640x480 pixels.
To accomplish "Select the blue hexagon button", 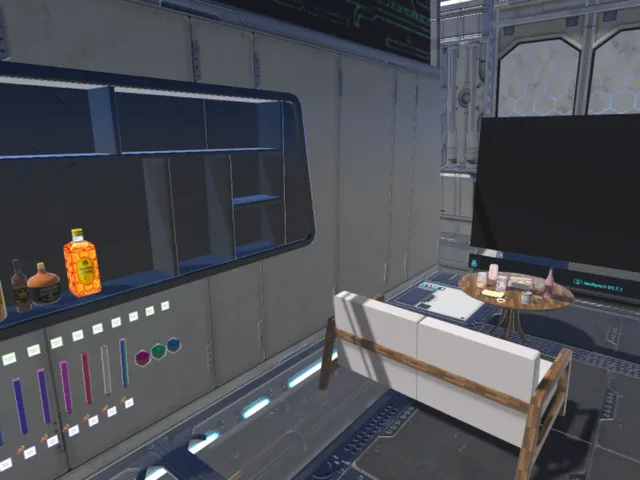I will [x=173, y=345].
